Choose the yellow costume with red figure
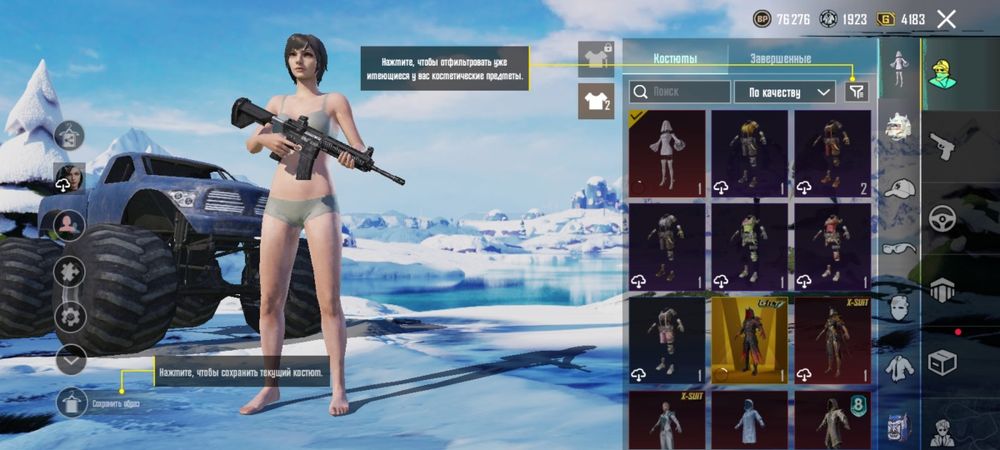This screenshot has width=1000, height=450. coord(749,340)
